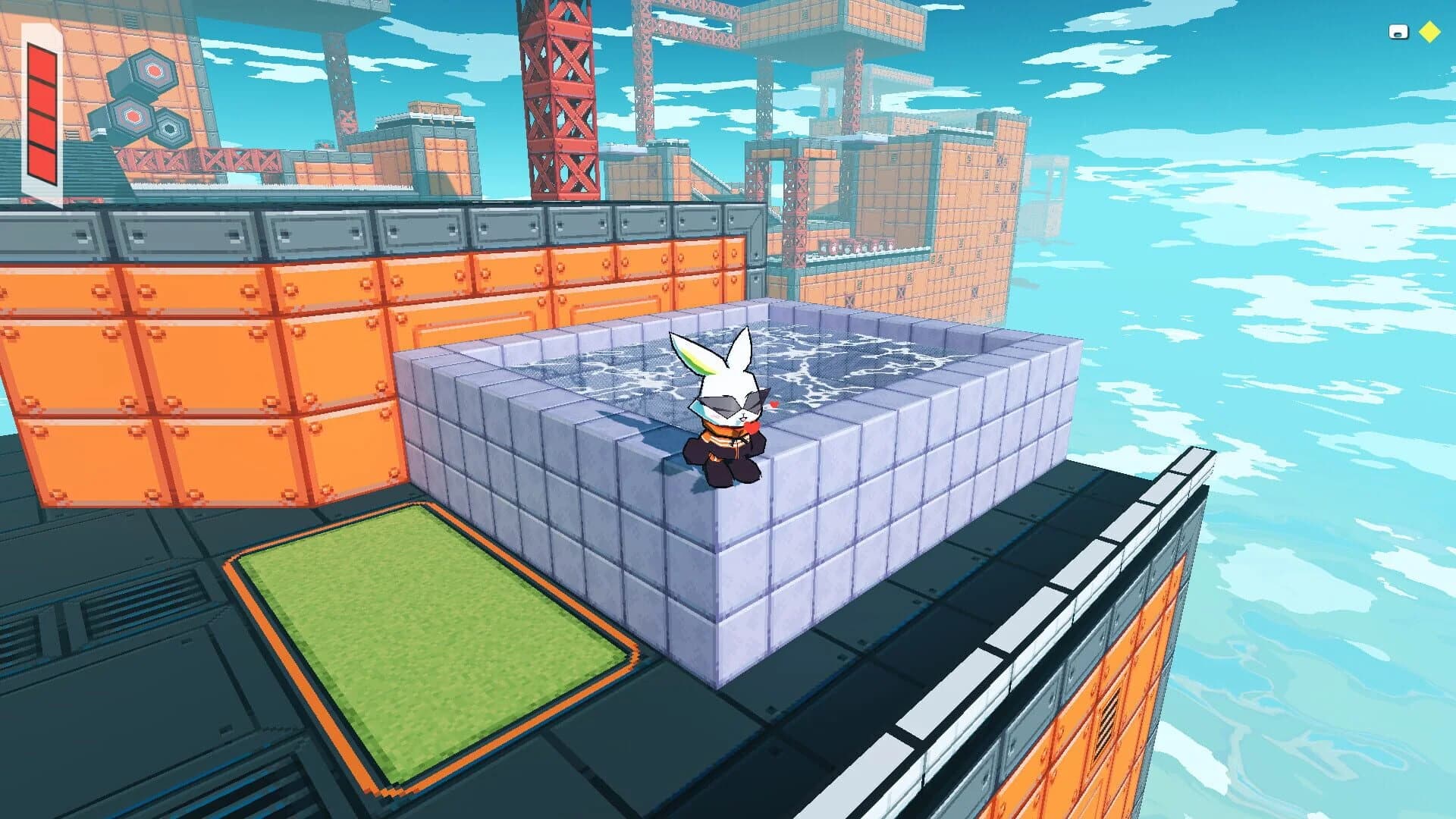Viewport: 1456px width, 819px height.
Task: Click the top hexagonal emblem in the HUD cluster
Action: (154, 71)
